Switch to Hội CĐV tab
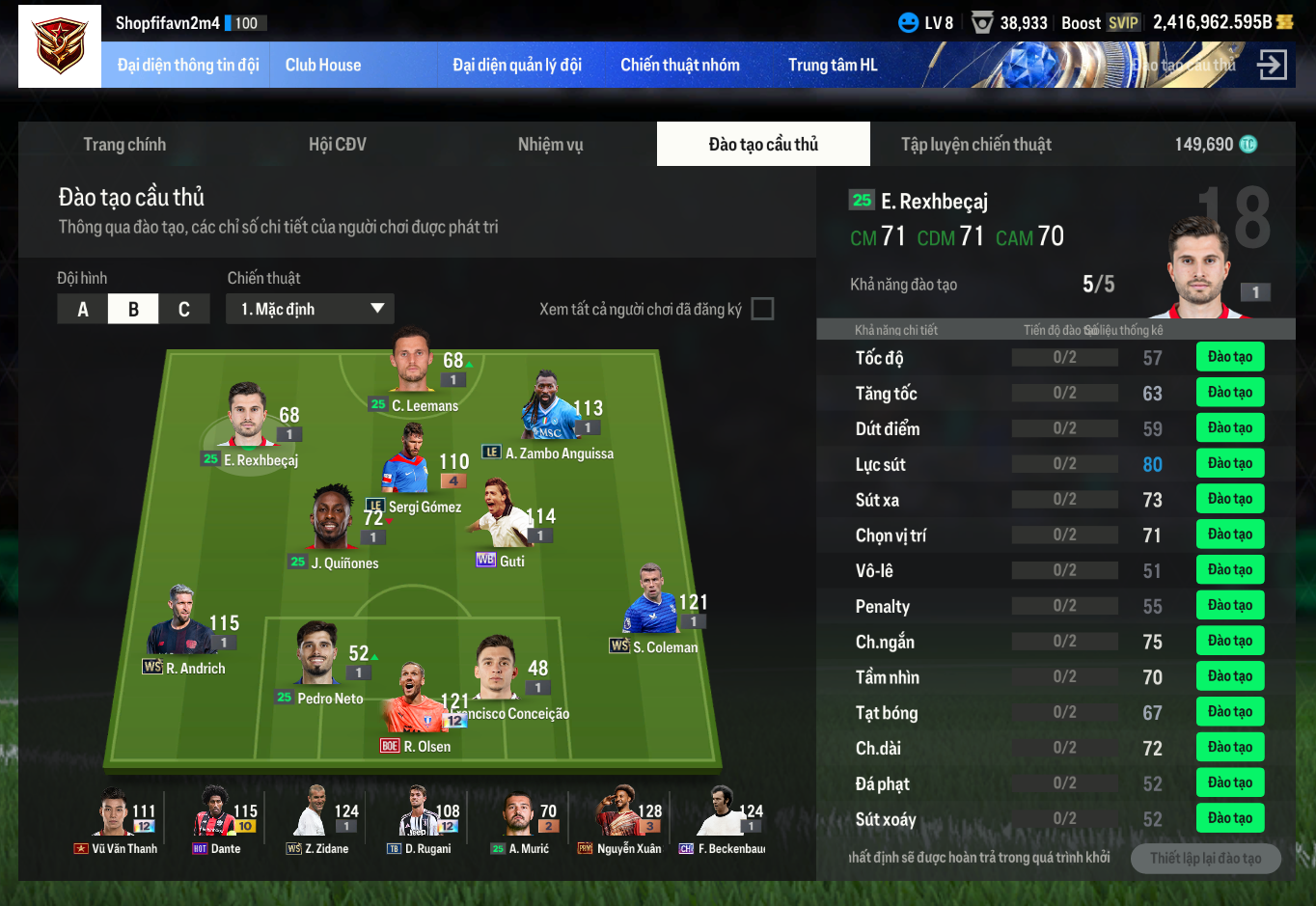 [x=337, y=145]
